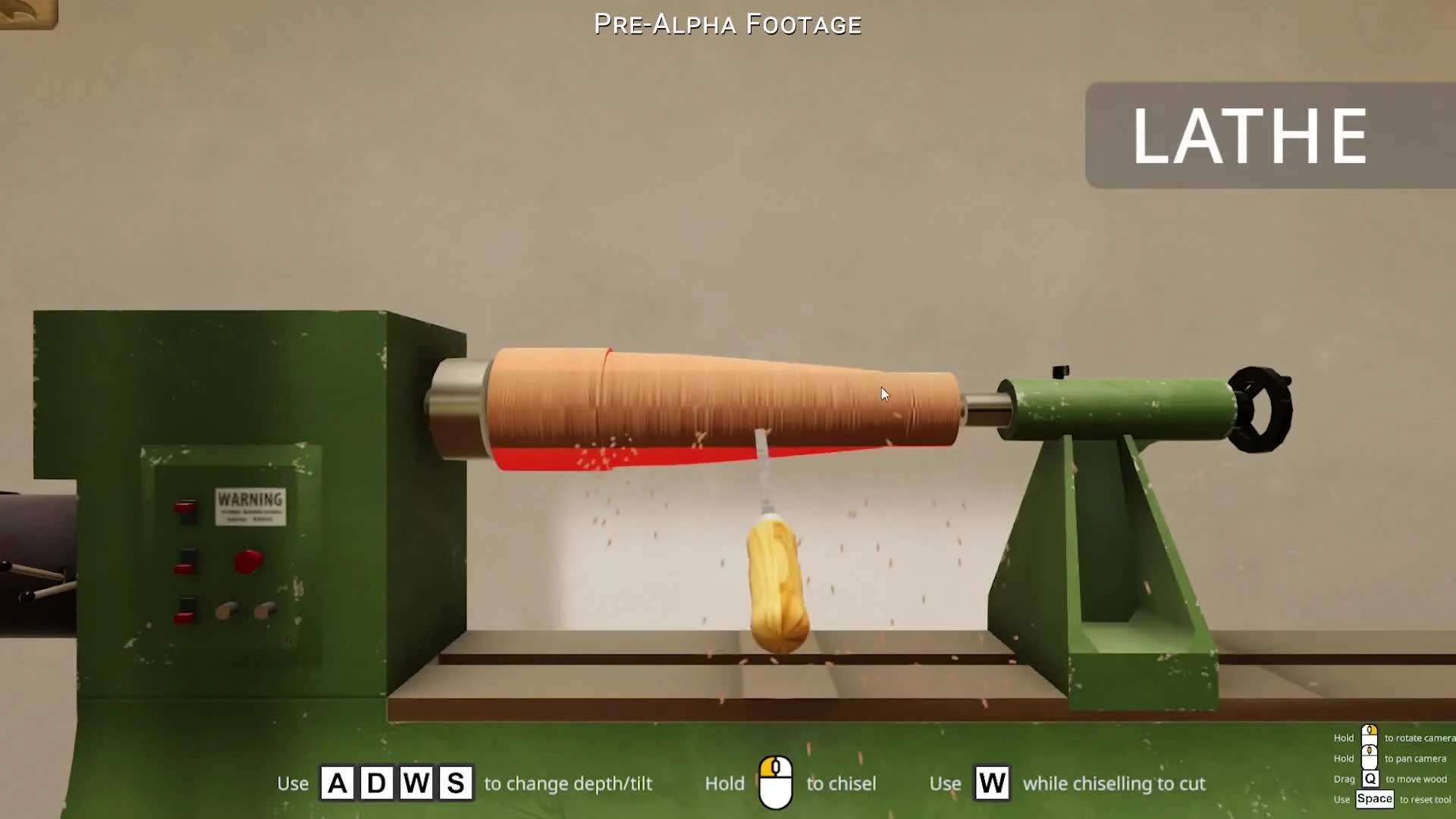1456x819 pixels.
Task: Turn the left knob below the red button
Action: 225,609
